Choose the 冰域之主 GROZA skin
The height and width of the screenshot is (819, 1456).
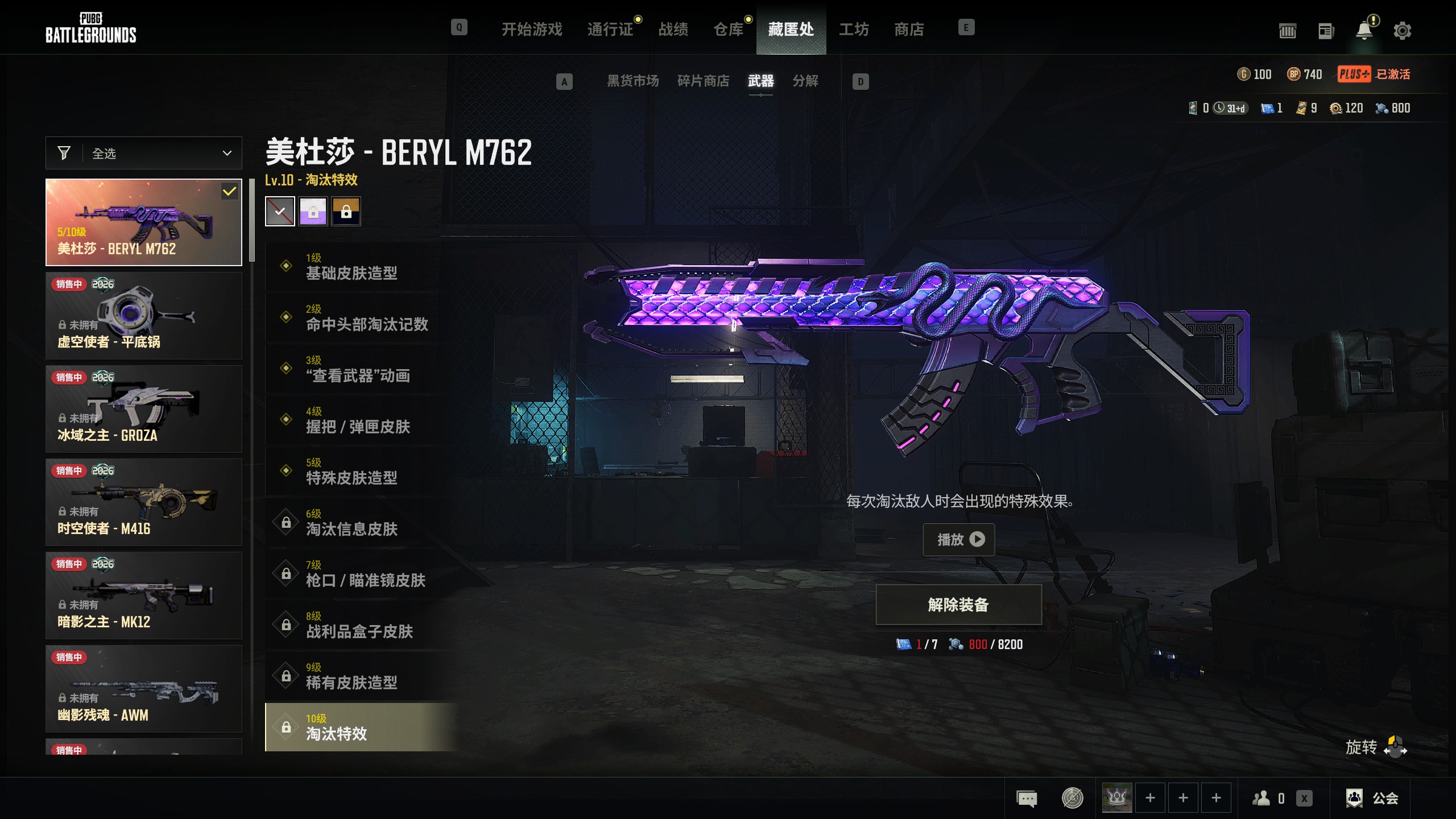pos(144,409)
